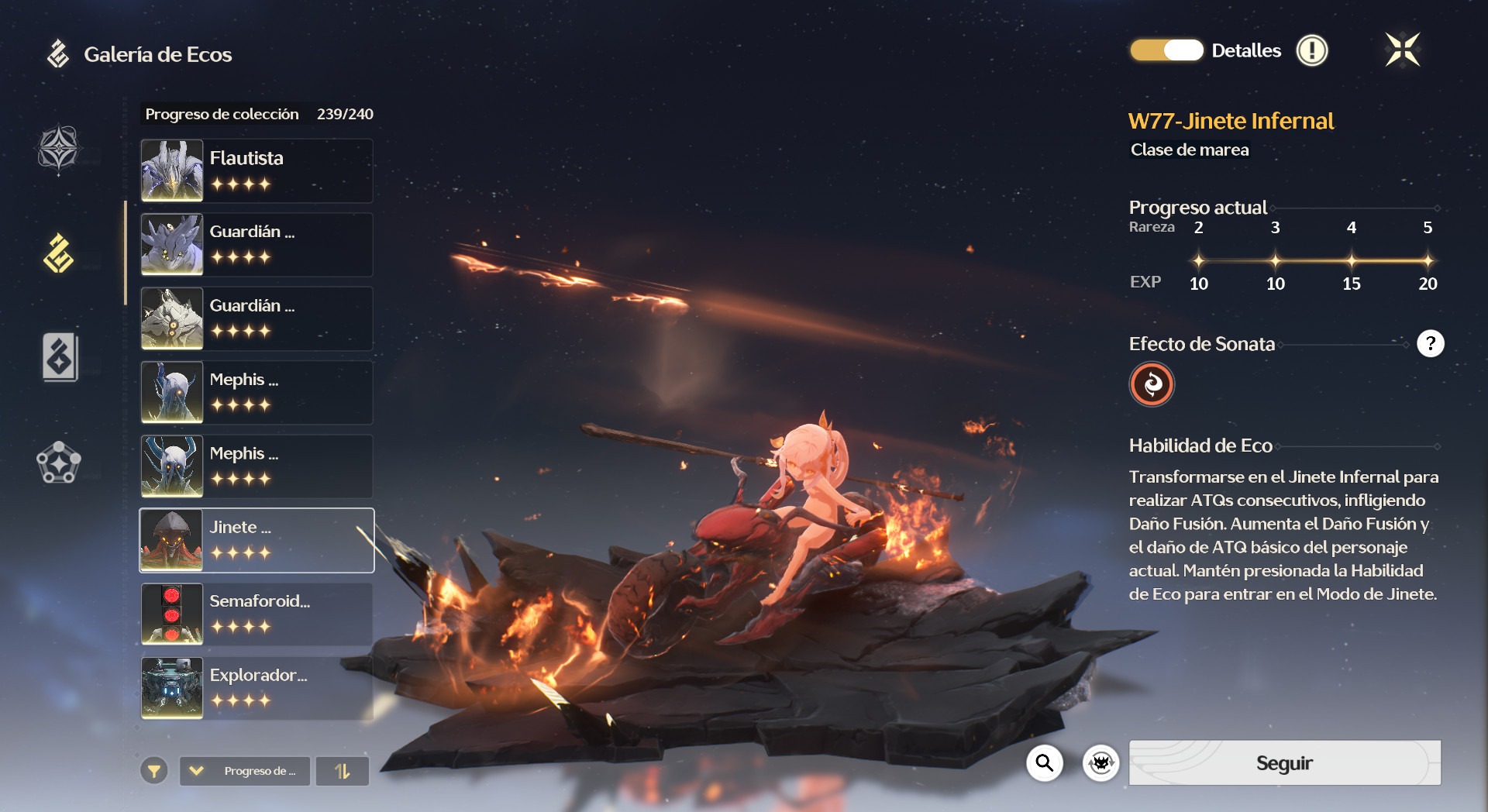Pick the Explorador echo entry
This screenshot has height=812, width=1488.
(x=257, y=688)
